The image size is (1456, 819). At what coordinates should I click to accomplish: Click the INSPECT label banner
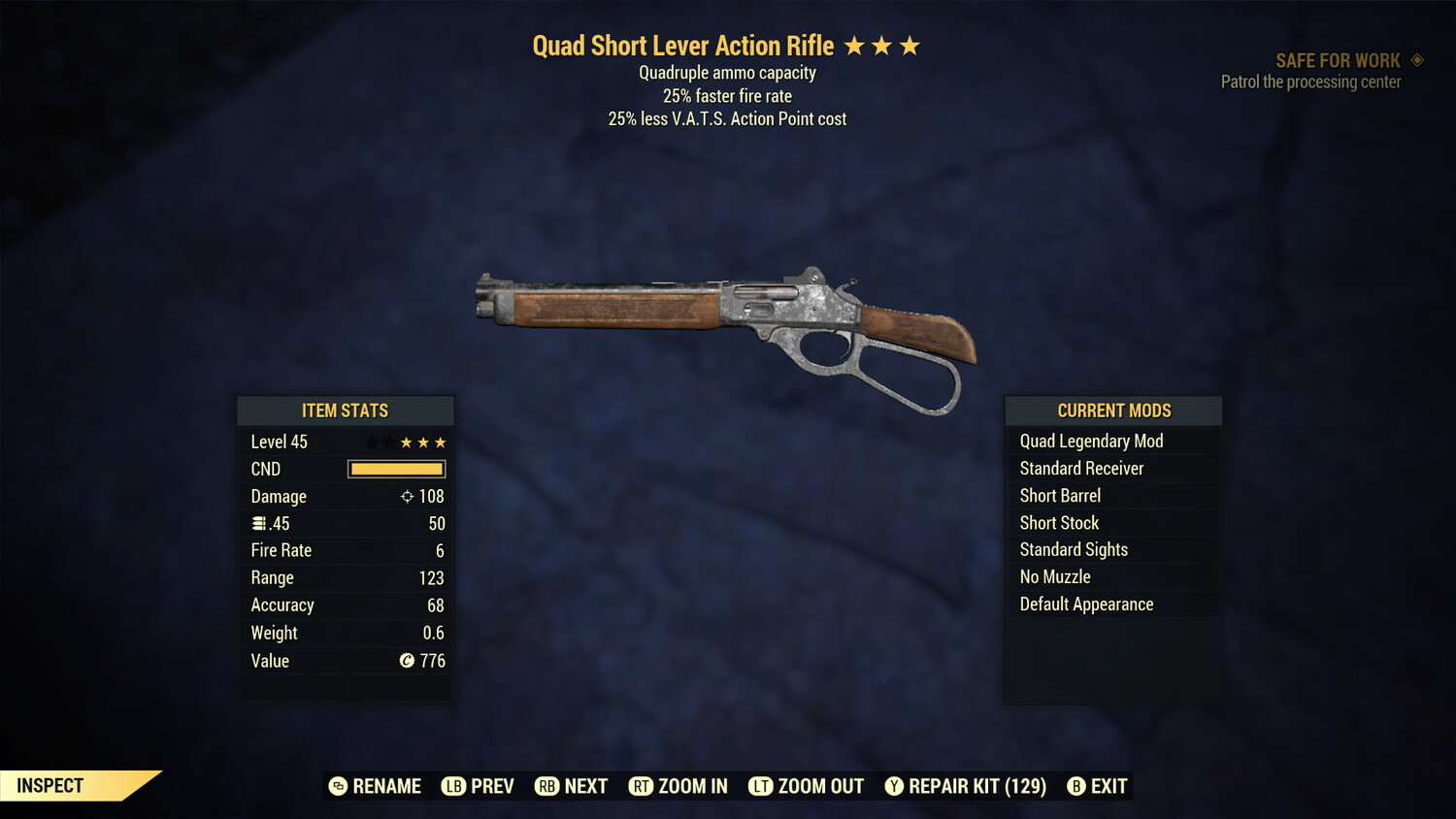point(50,785)
